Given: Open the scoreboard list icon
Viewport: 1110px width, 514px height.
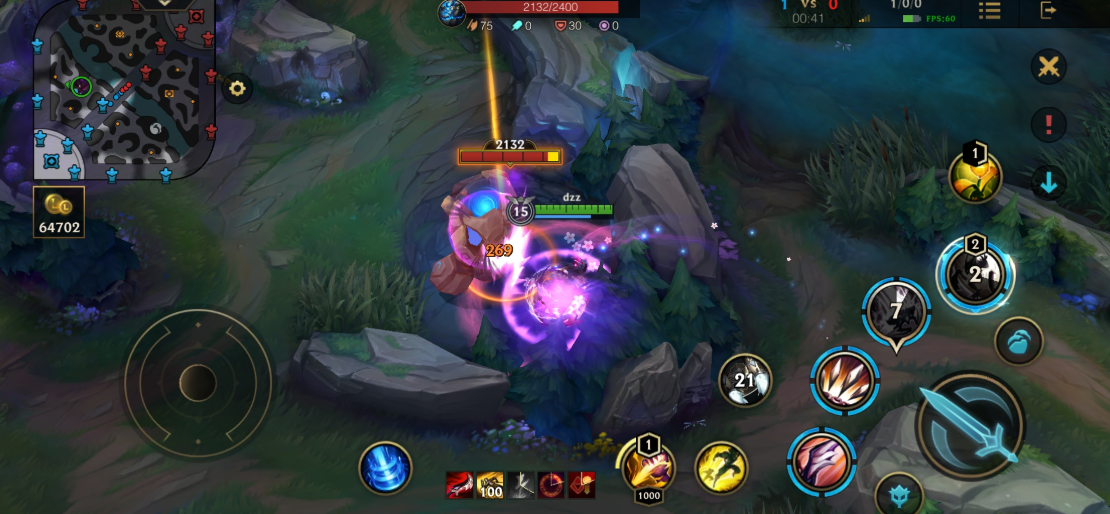Looking at the screenshot, I should pyautogui.click(x=989, y=11).
